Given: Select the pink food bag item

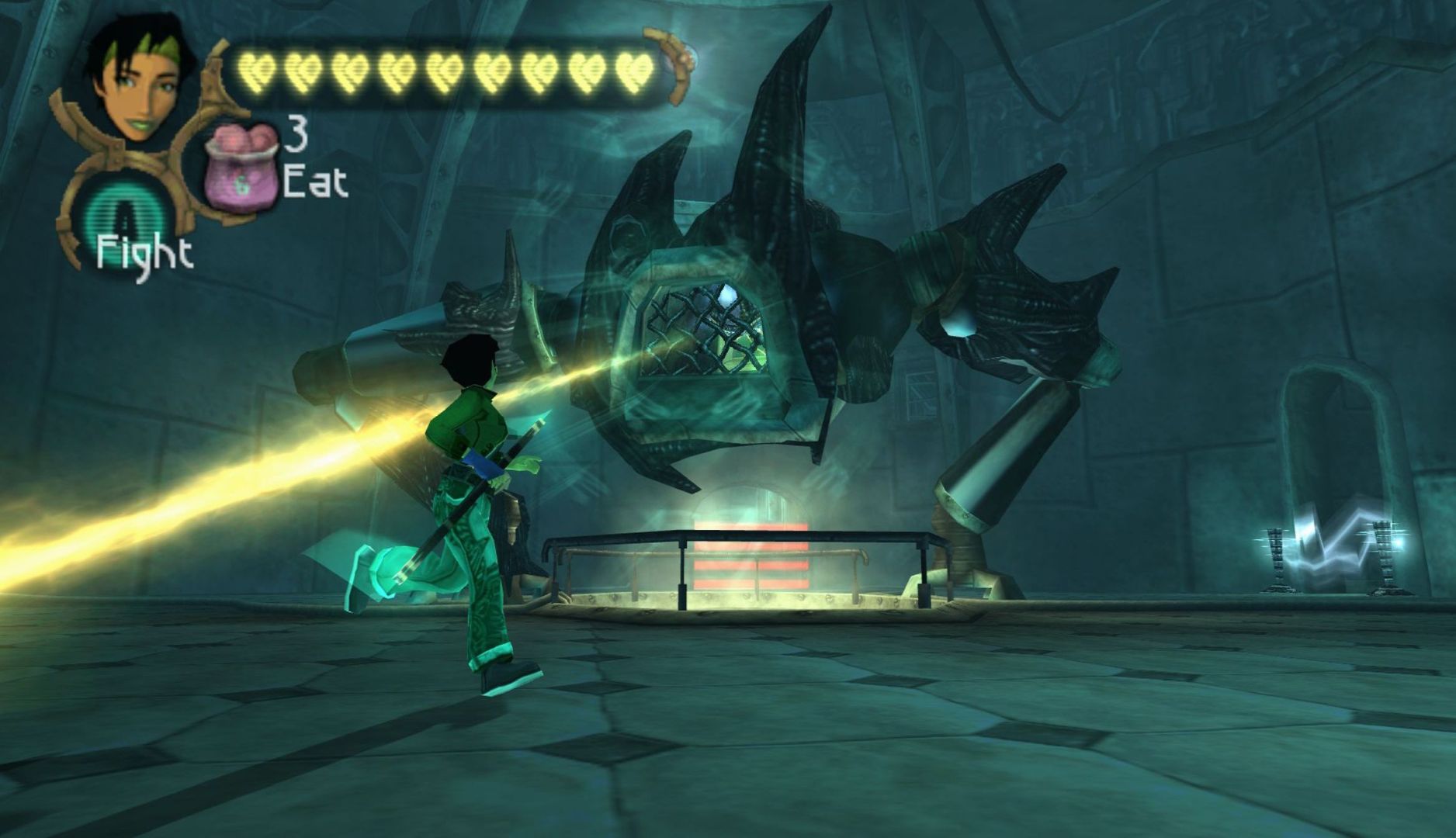Looking at the screenshot, I should (240, 165).
